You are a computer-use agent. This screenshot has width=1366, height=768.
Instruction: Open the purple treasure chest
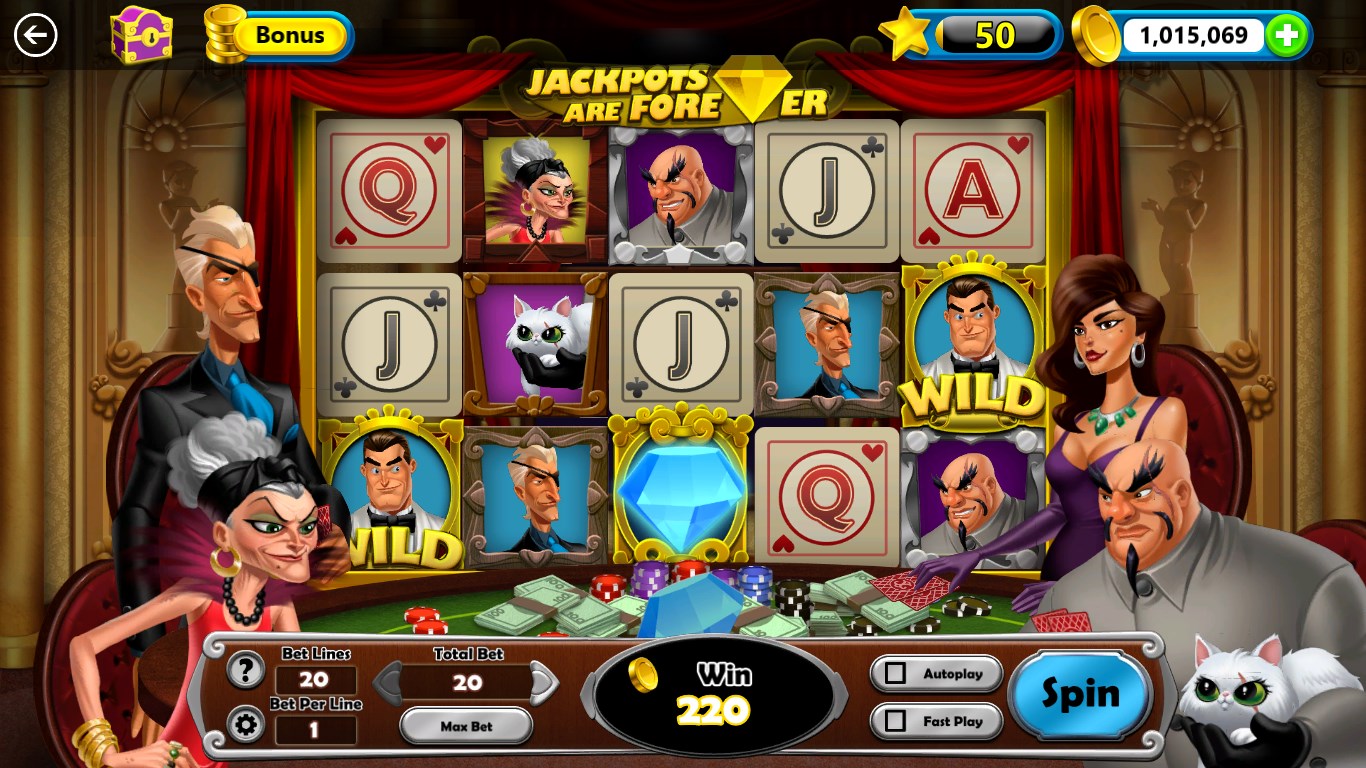click(142, 35)
